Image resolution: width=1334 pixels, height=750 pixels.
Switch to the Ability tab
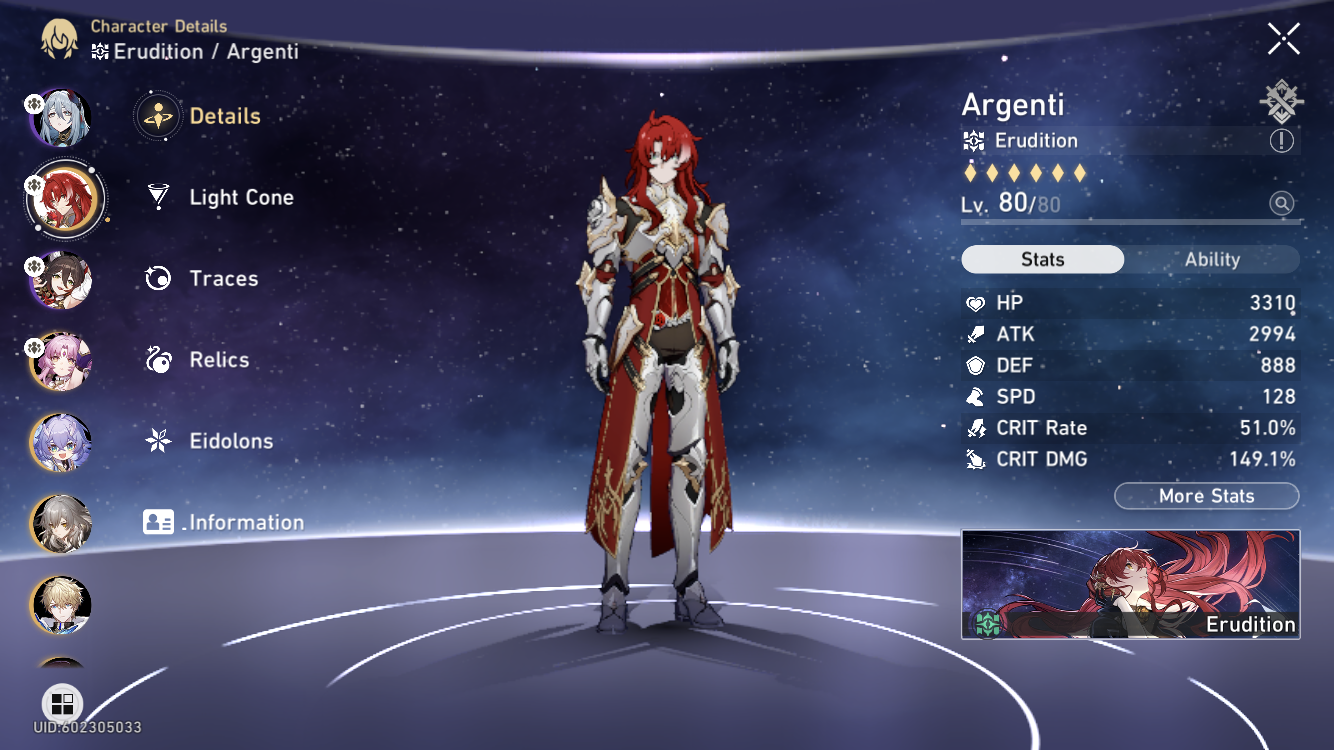[1213, 259]
